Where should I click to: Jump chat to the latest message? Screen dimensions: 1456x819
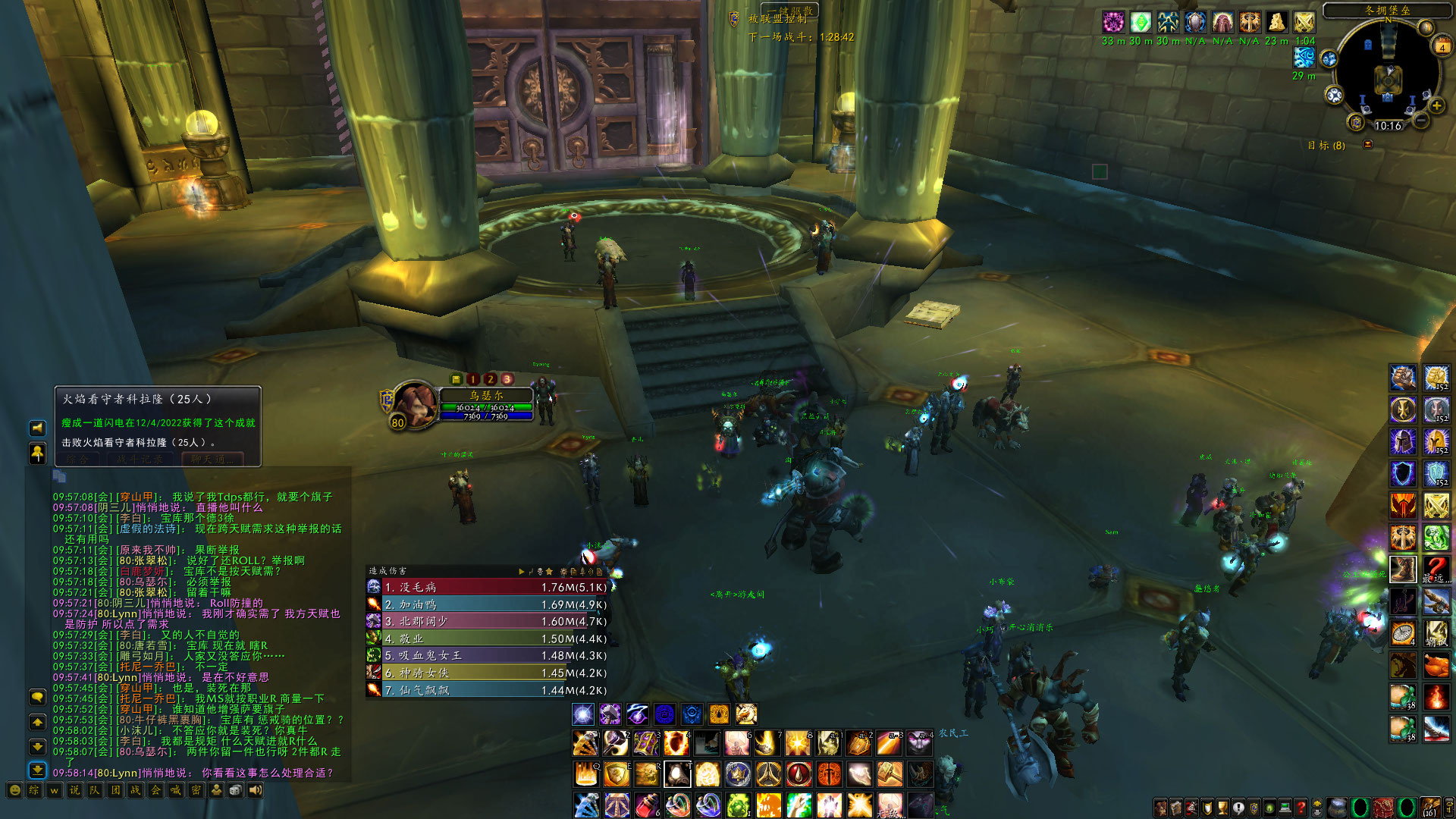point(37,770)
